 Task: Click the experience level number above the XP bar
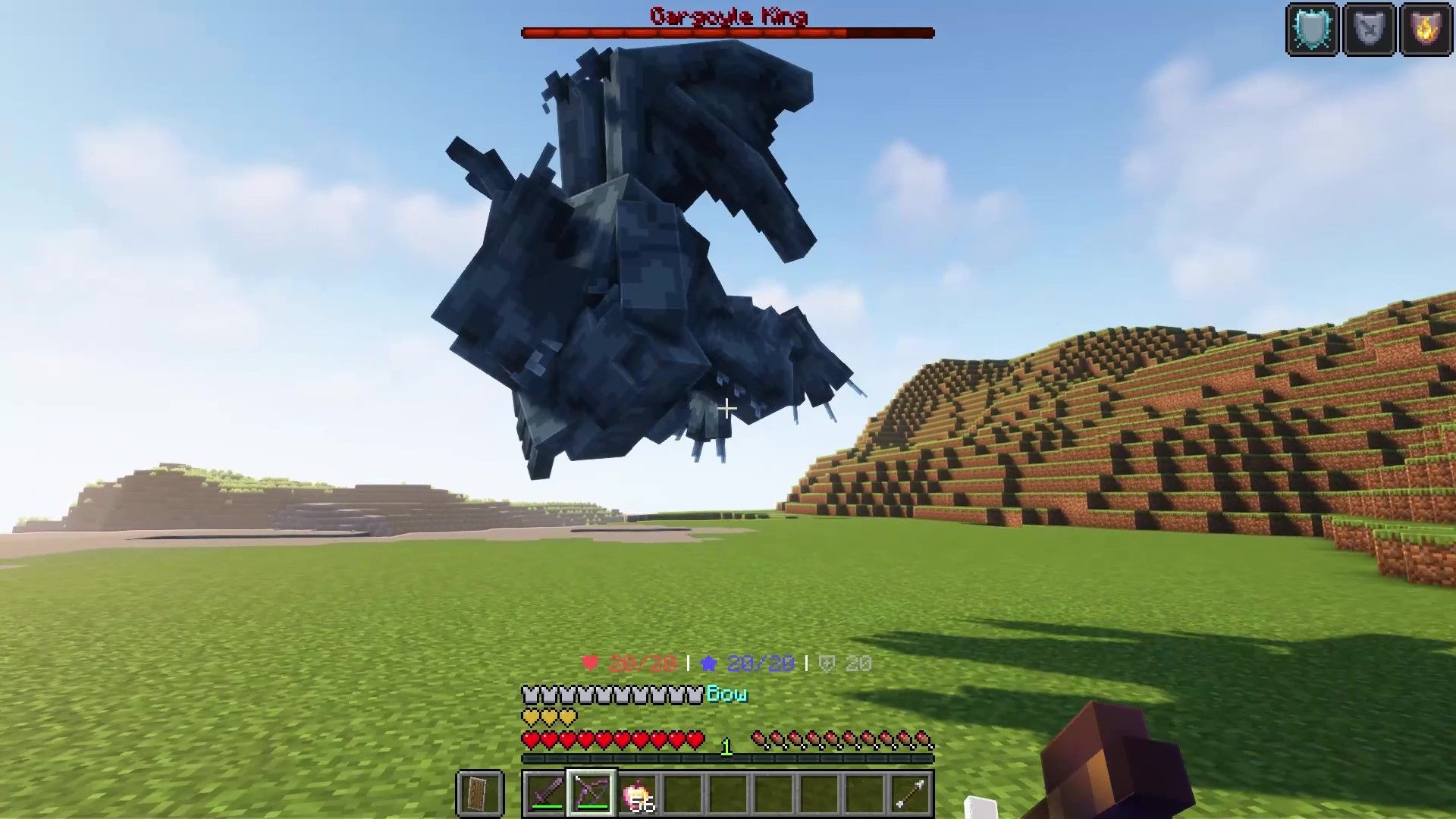coord(726,745)
